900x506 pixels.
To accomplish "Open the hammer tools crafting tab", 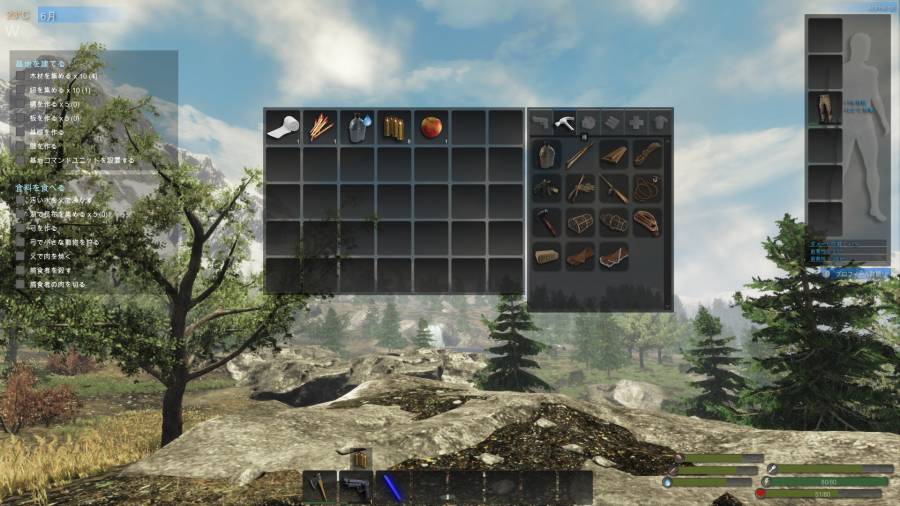I will click(x=564, y=121).
